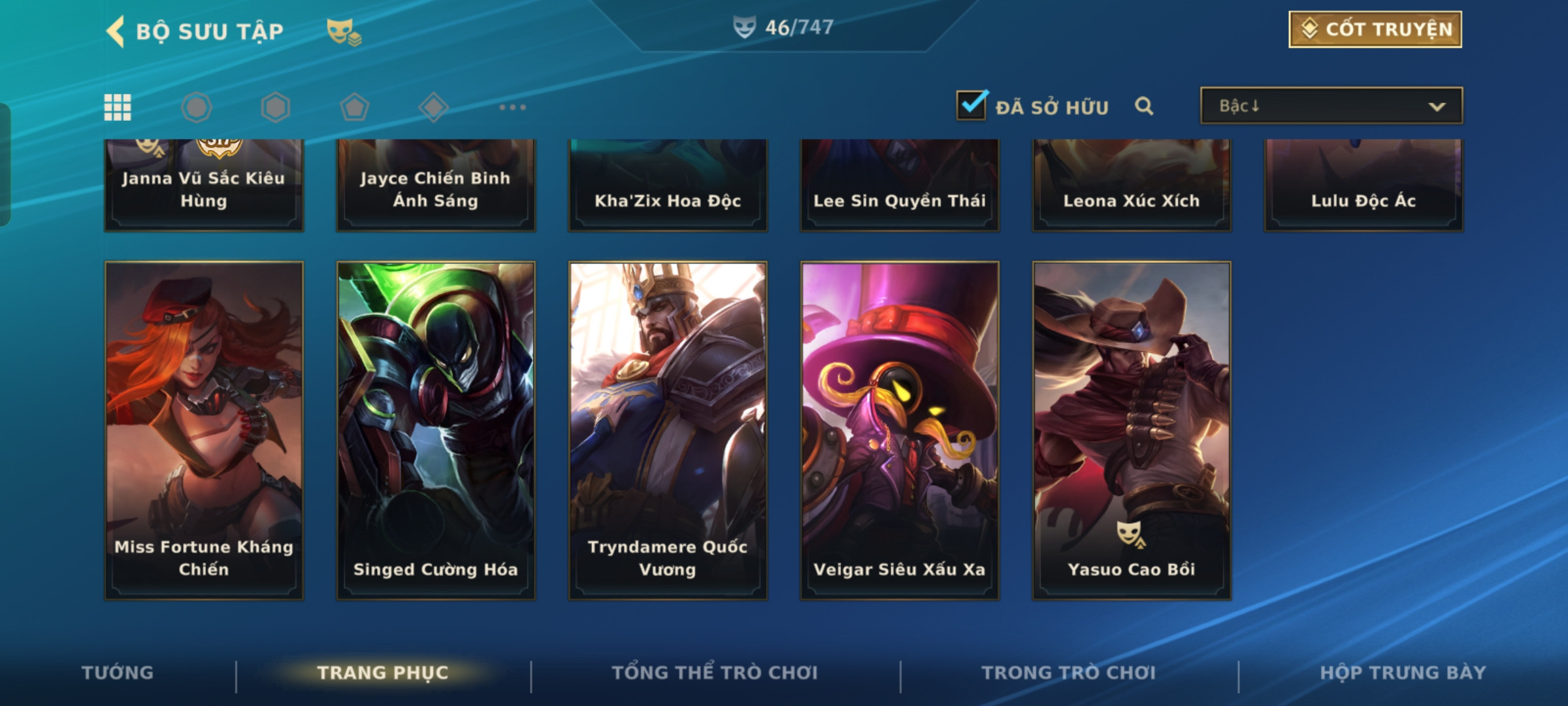
Task: View the Veigar Siêu Xấu Xa skin
Action: (x=900, y=430)
